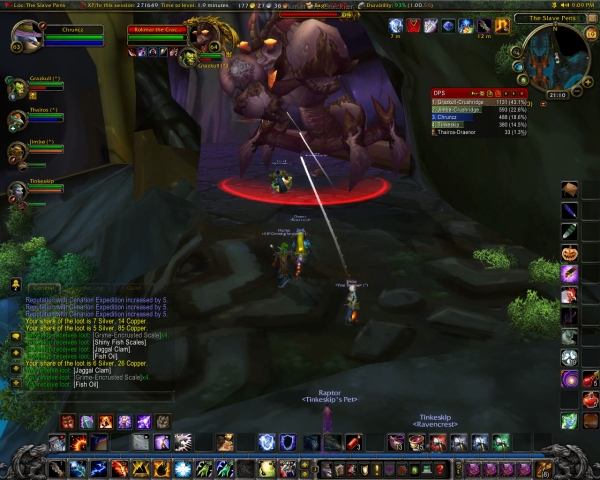Click the red tabard buff icon

(x=413, y=25)
